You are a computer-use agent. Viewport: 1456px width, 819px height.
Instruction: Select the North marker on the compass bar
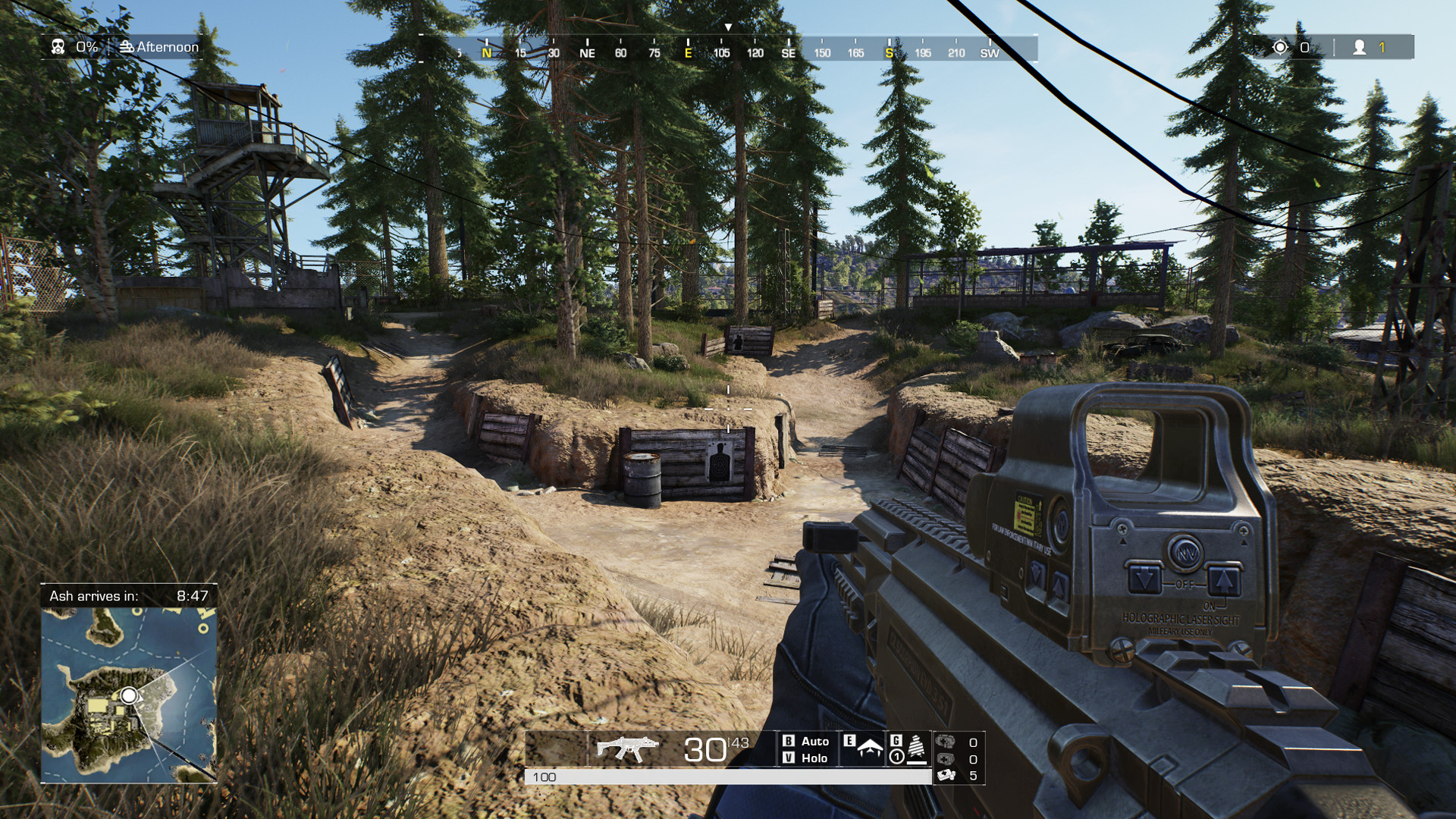[x=486, y=55]
